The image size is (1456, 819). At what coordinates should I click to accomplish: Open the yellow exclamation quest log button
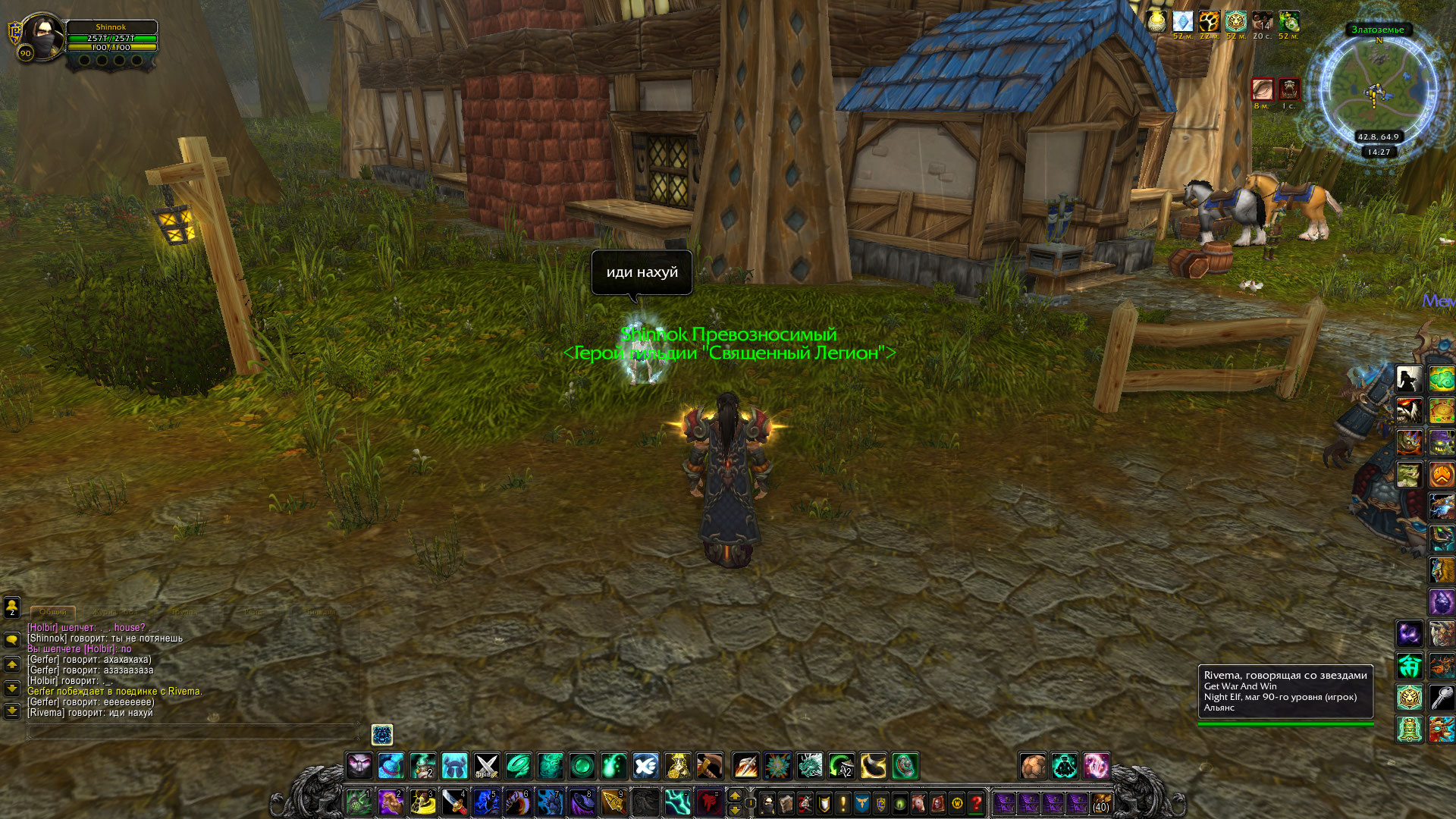(843, 802)
